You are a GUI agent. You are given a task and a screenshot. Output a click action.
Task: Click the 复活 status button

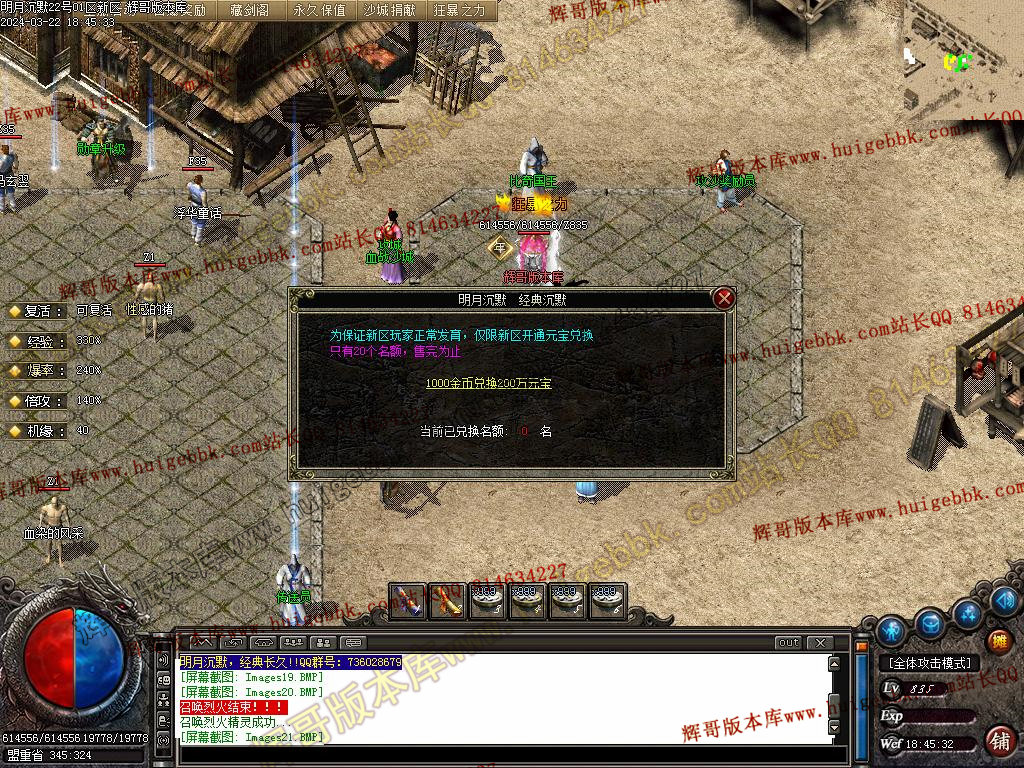click(37, 311)
